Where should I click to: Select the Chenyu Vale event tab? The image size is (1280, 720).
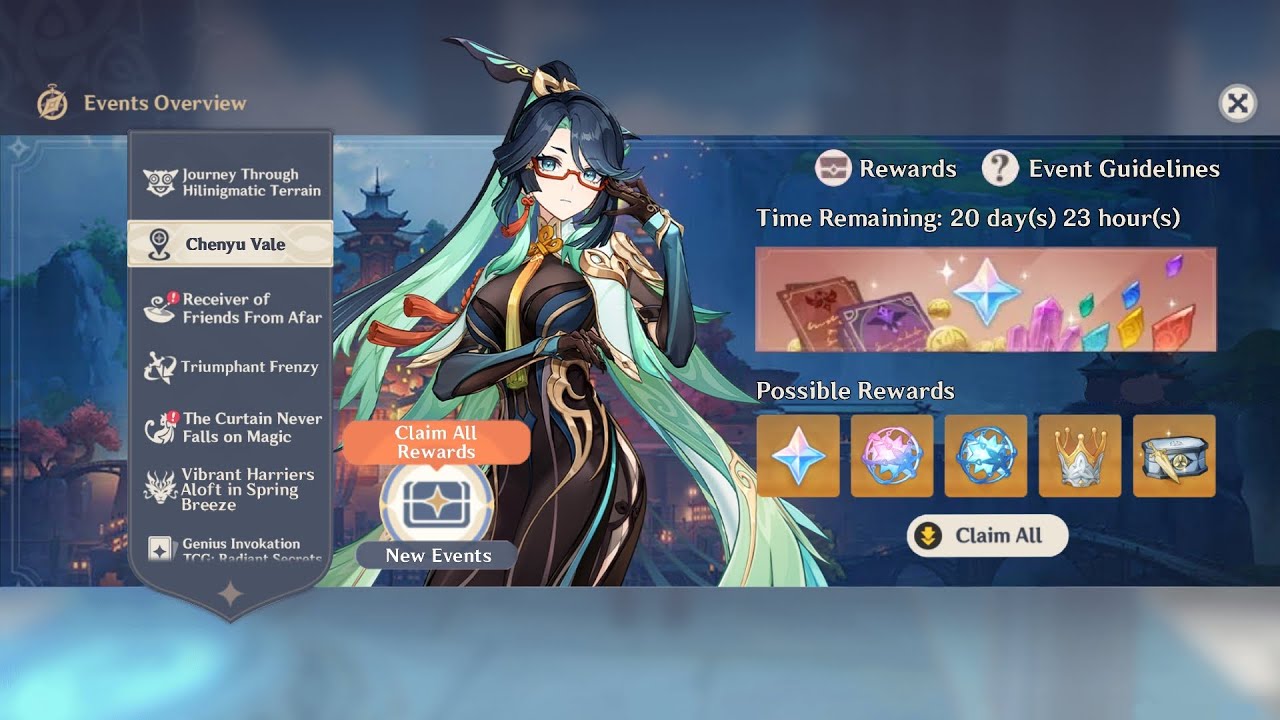tap(231, 244)
